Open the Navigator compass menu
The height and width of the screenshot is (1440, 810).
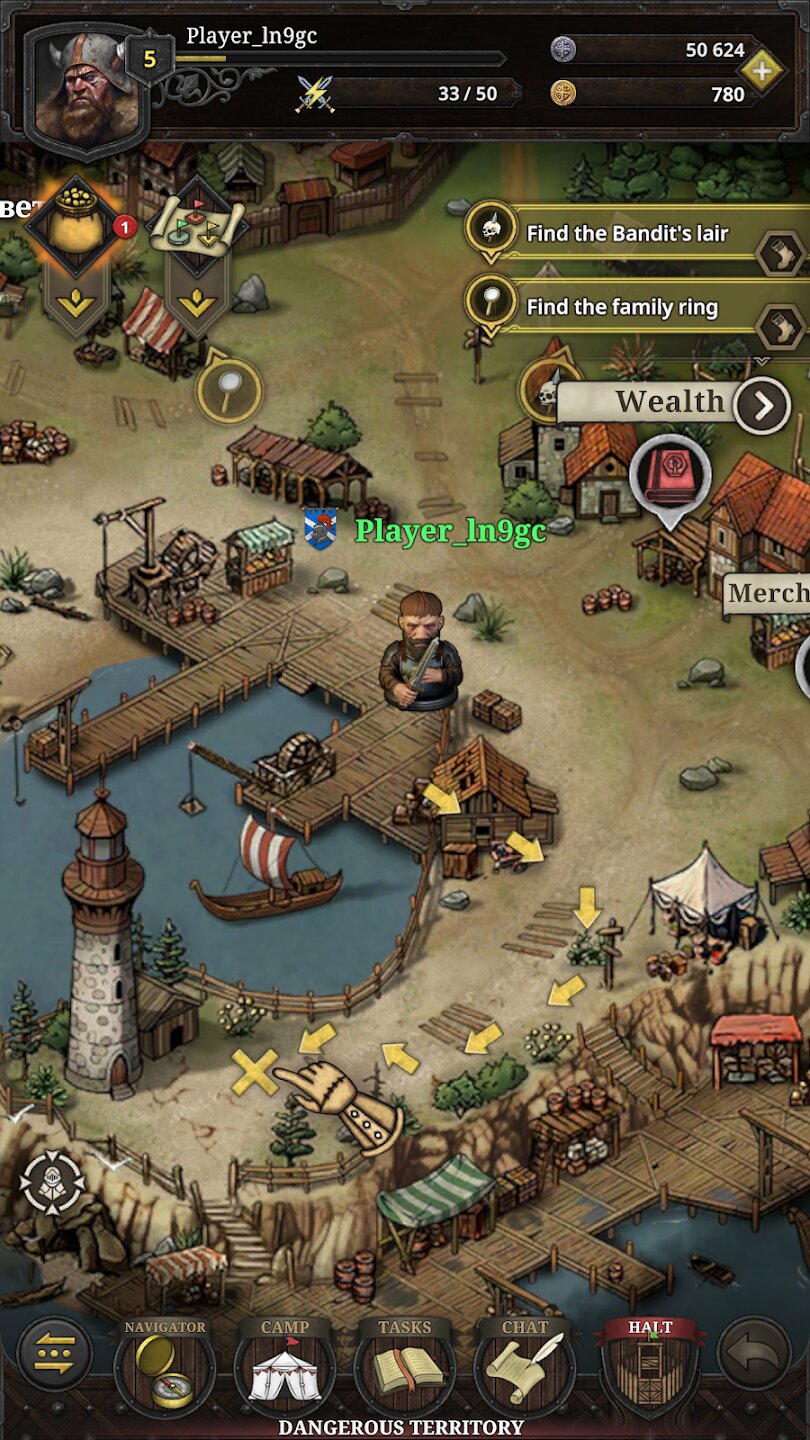coord(164,1367)
